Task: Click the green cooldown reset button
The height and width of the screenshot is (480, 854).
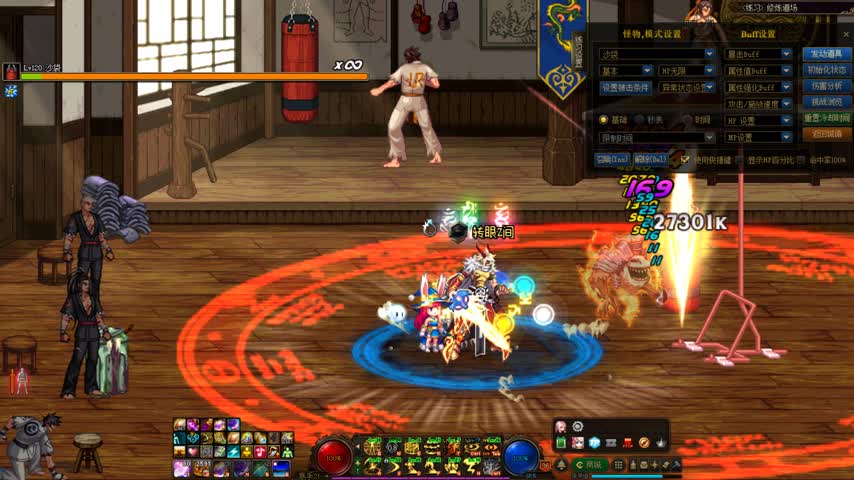Action: click(826, 118)
